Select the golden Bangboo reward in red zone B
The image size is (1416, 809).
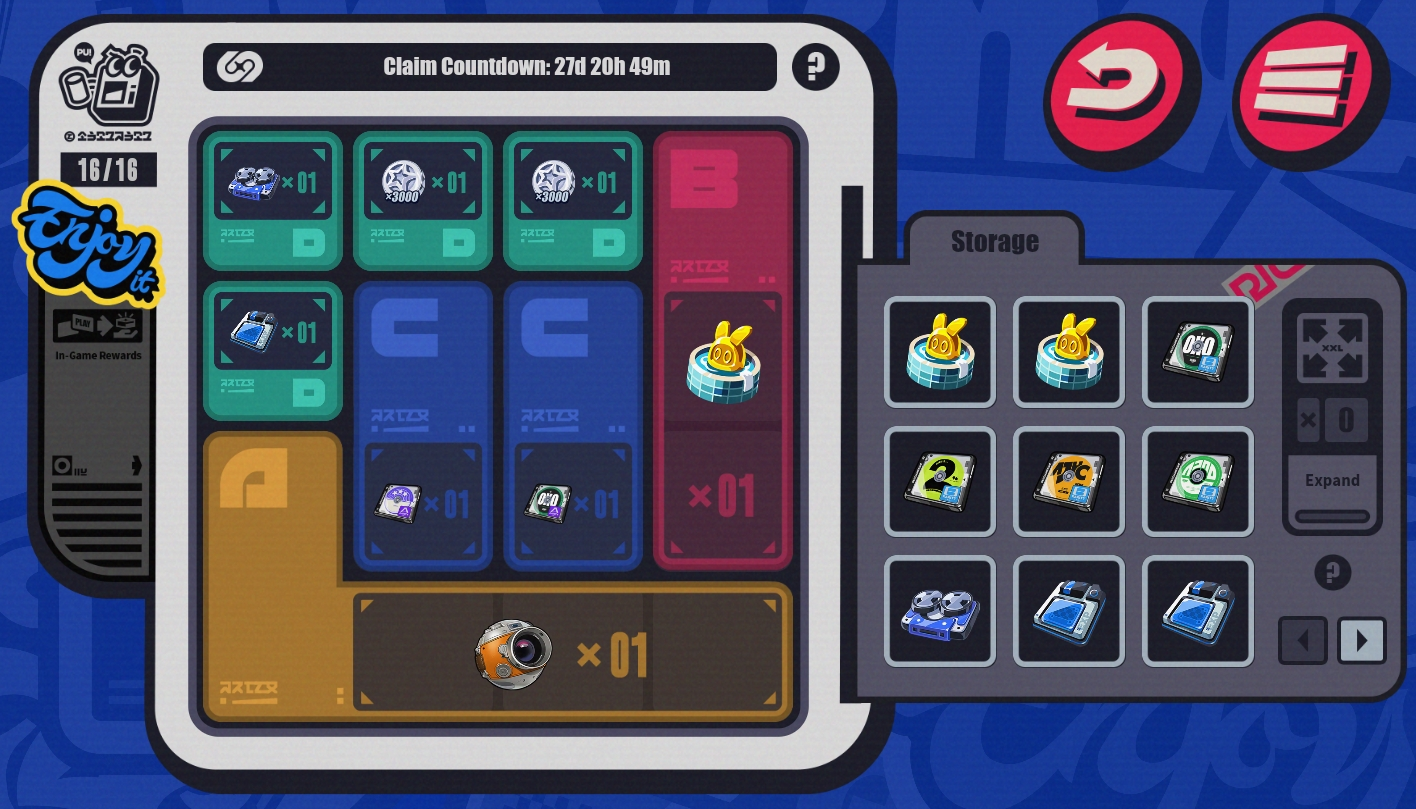click(x=722, y=358)
